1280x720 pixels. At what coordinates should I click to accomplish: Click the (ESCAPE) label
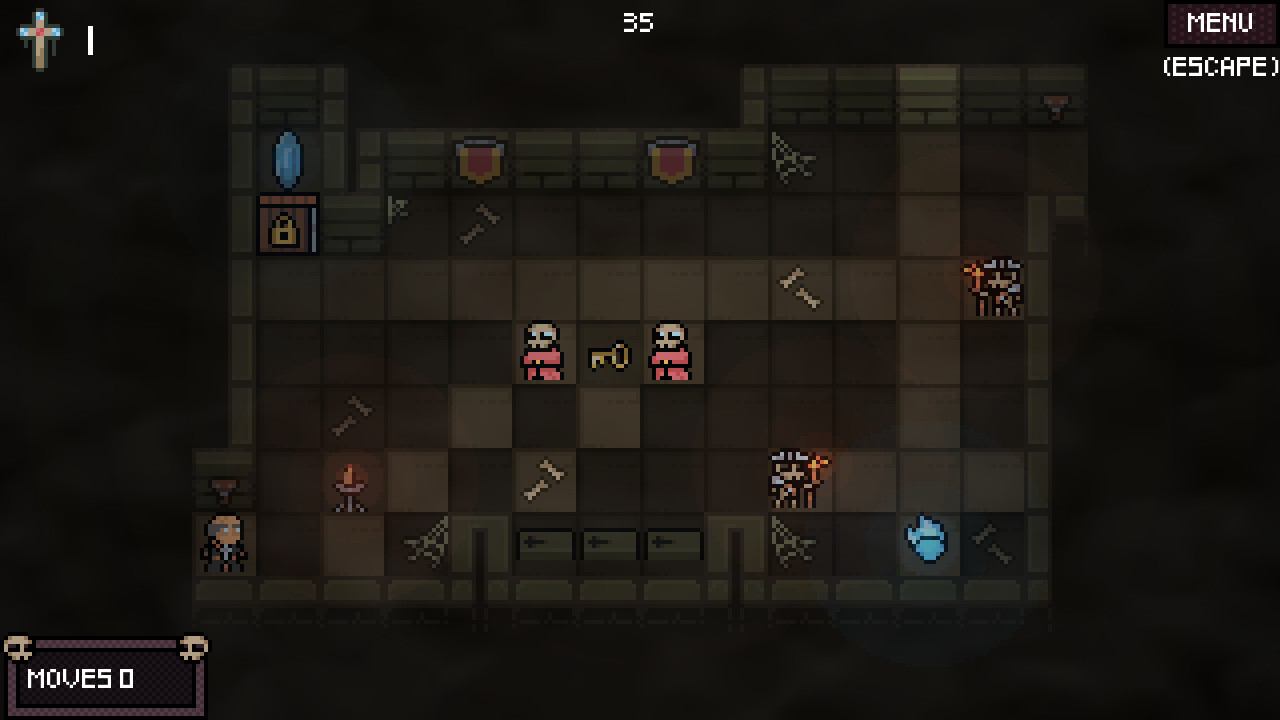[1218, 68]
